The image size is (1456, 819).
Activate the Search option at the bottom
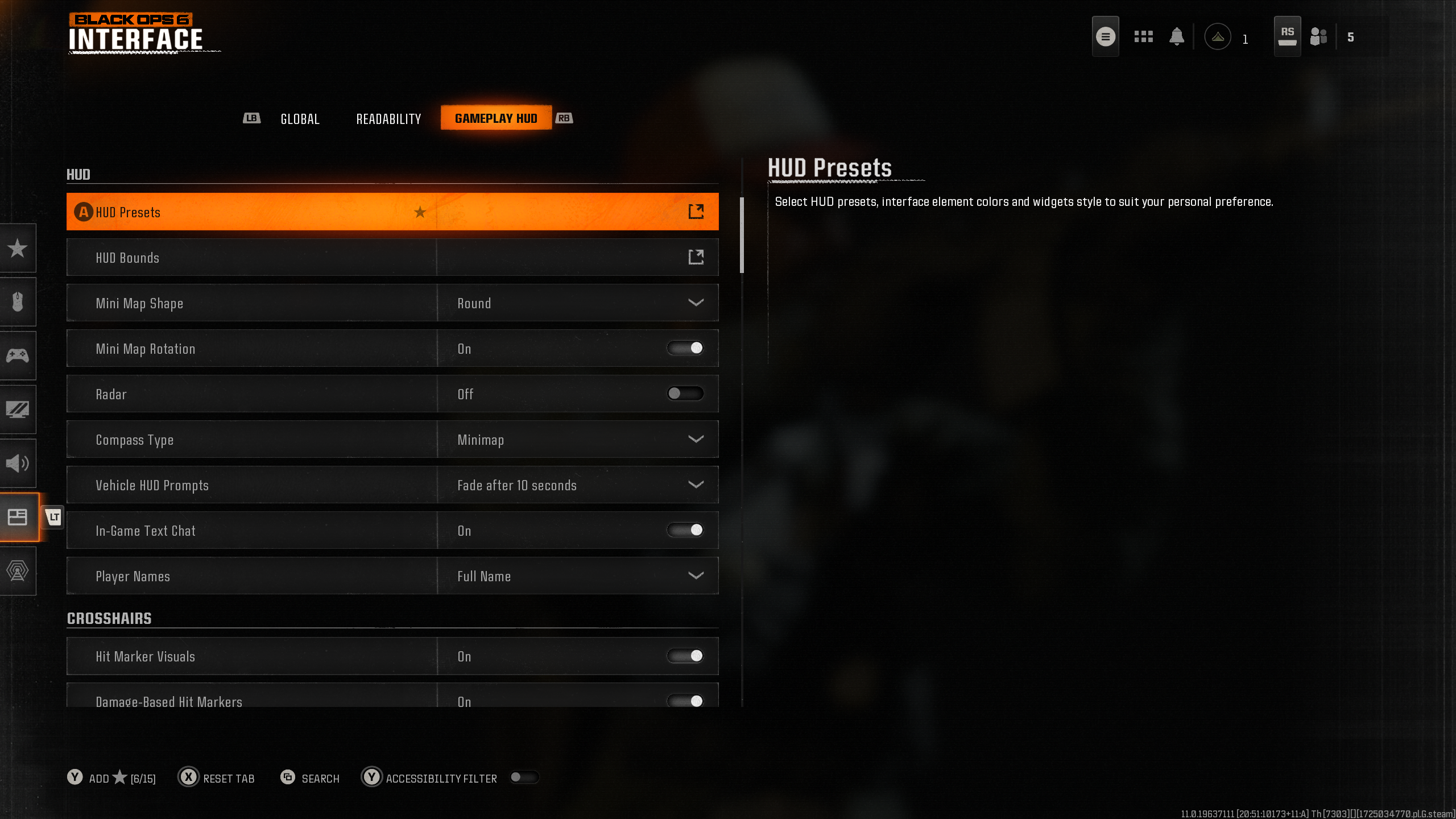pyautogui.click(x=310, y=778)
